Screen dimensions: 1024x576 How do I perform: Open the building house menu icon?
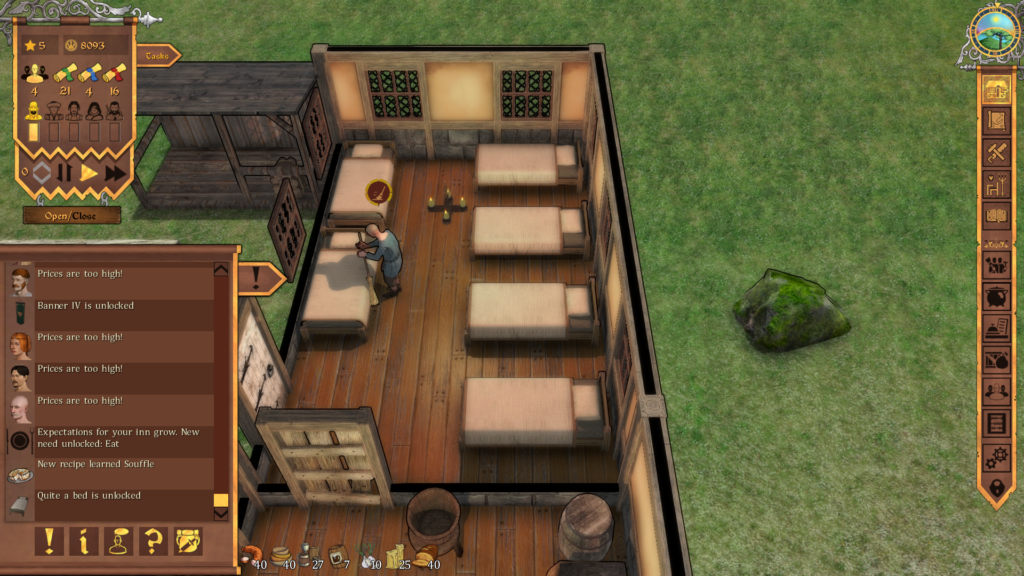click(995, 89)
